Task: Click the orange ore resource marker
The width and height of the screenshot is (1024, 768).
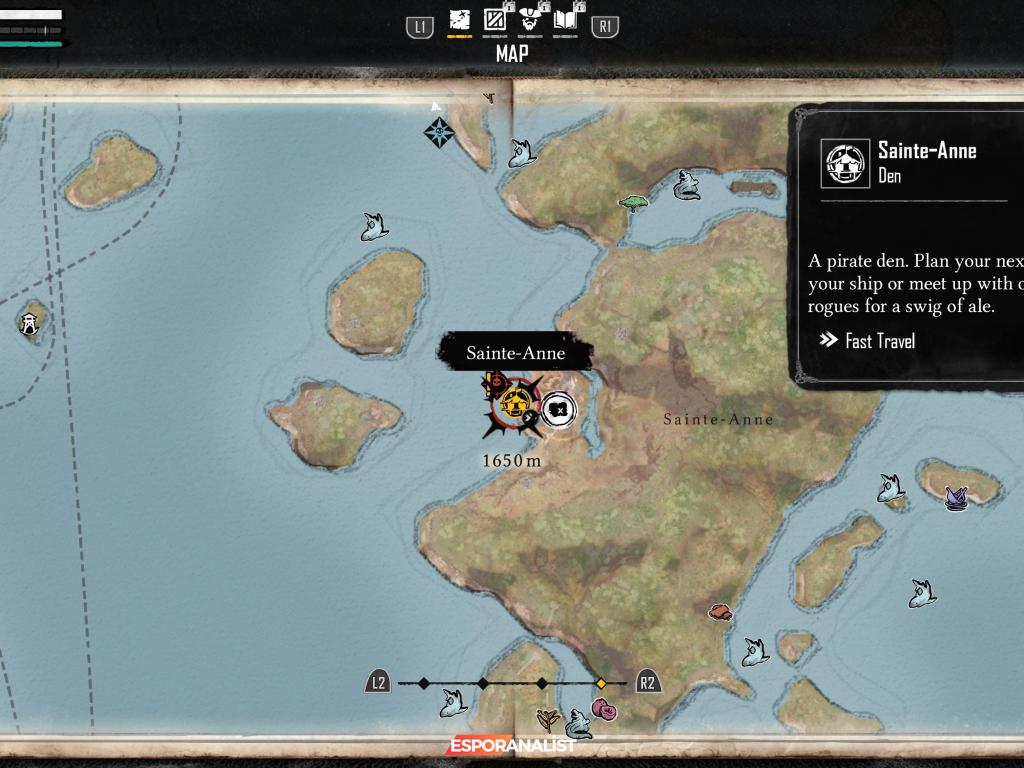Action: click(x=720, y=611)
